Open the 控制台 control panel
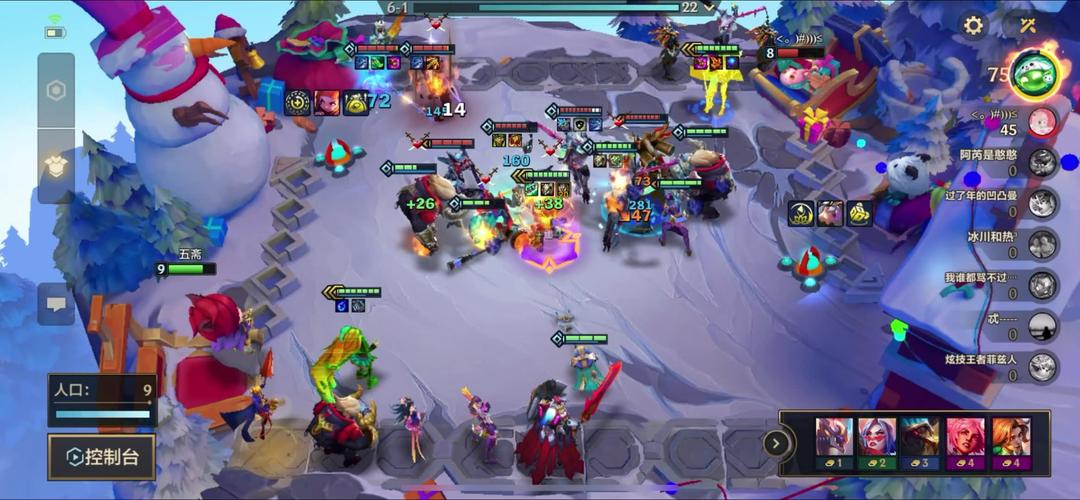Screen dimensions: 1080x500 pyautogui.click(x=101, y=457)
